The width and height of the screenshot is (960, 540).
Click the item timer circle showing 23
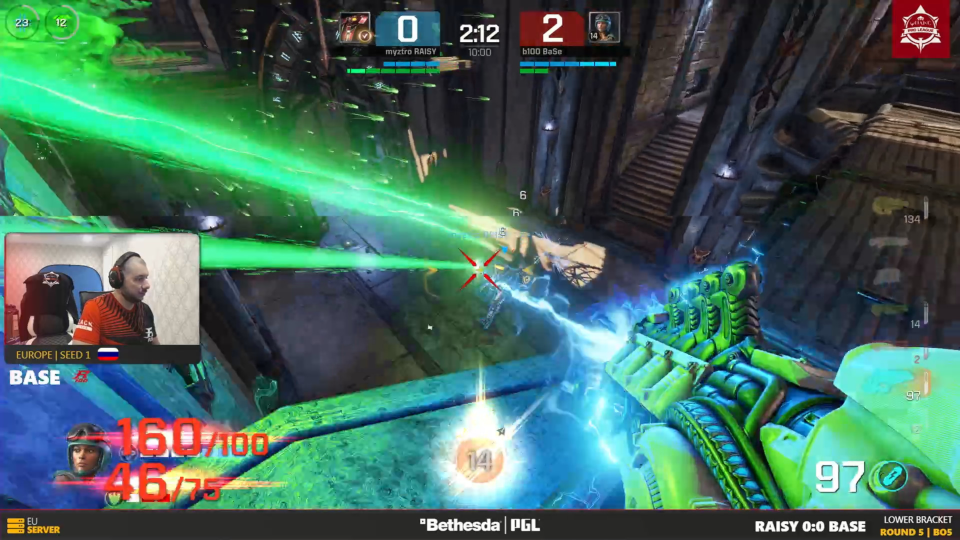tap(22, 21)
